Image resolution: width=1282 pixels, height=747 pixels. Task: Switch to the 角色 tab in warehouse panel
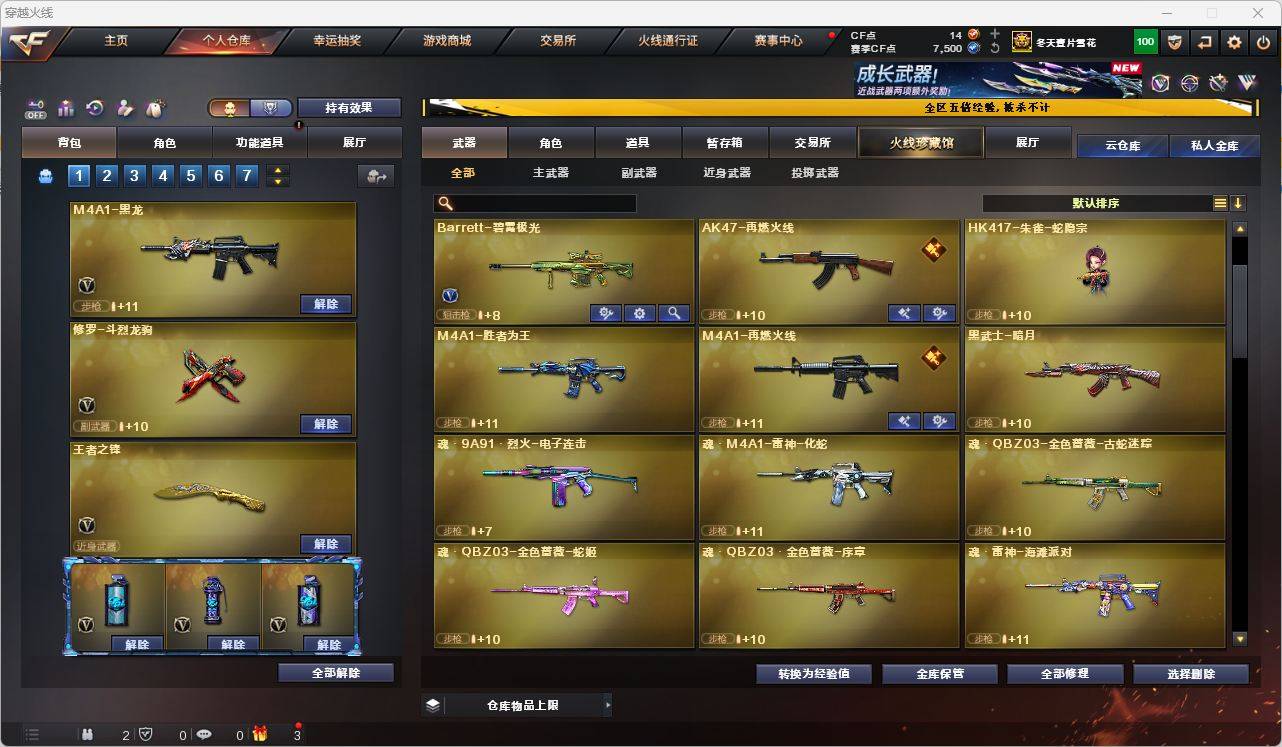(x=551, y=142)
